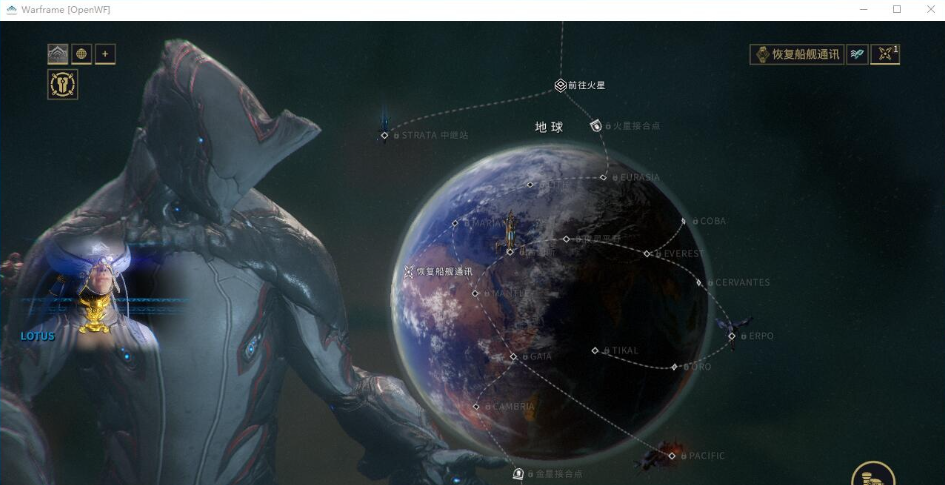This screenshot has height=485, width=945.
Task: Click the blue rocket icon button
Action: point(857,54)
